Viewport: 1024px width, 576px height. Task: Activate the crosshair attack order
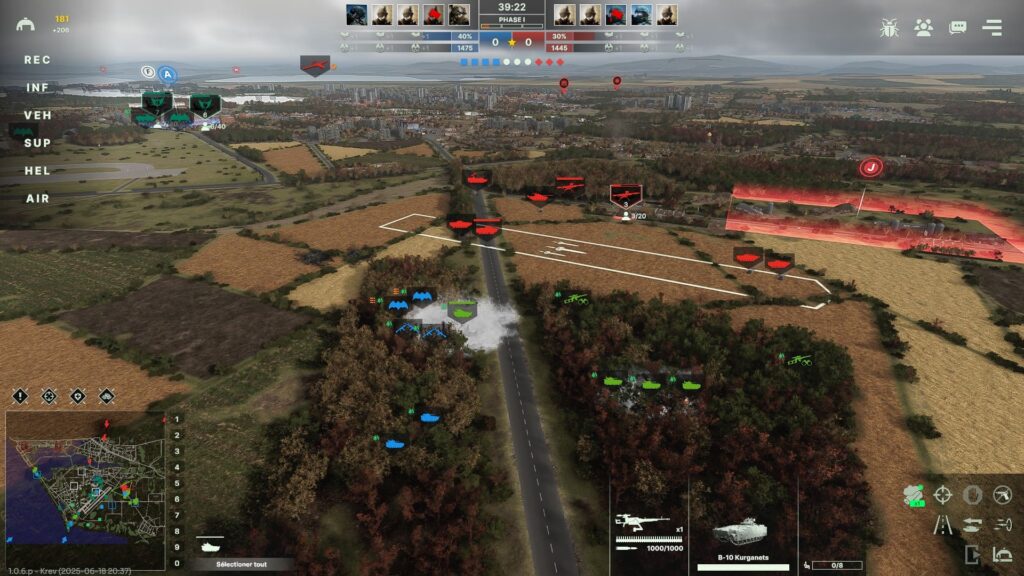pos(942,495)
